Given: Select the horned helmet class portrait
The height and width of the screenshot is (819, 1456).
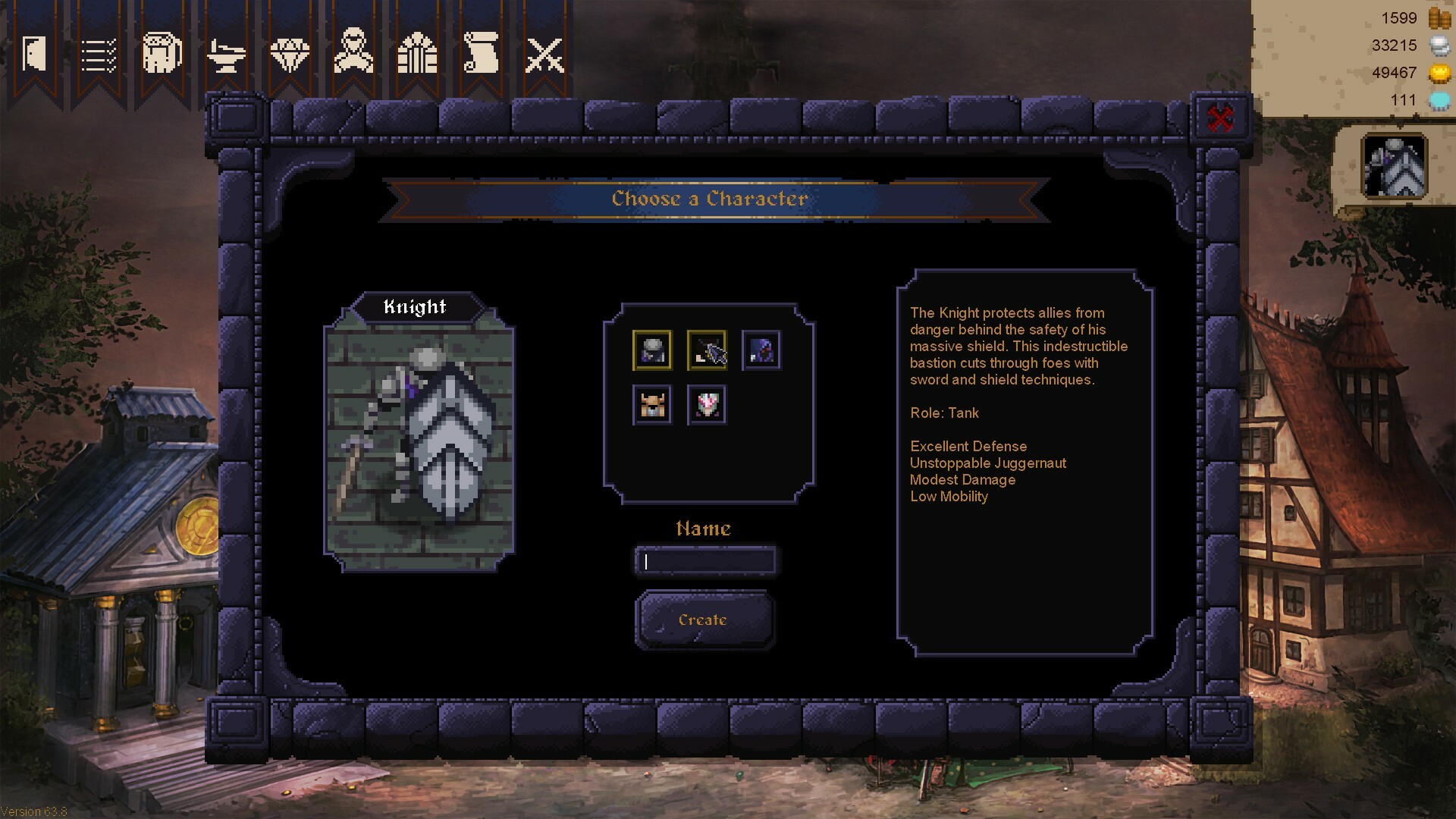Looking at the screenshot, I should (x=653, y=404).
